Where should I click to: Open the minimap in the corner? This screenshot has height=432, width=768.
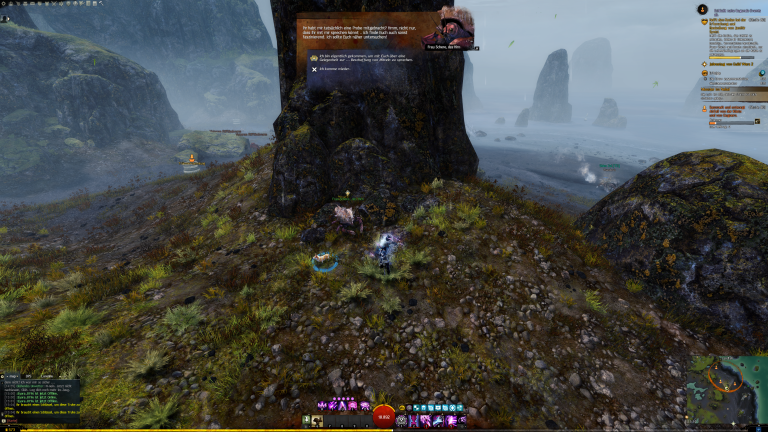click(x=727, y=390)
